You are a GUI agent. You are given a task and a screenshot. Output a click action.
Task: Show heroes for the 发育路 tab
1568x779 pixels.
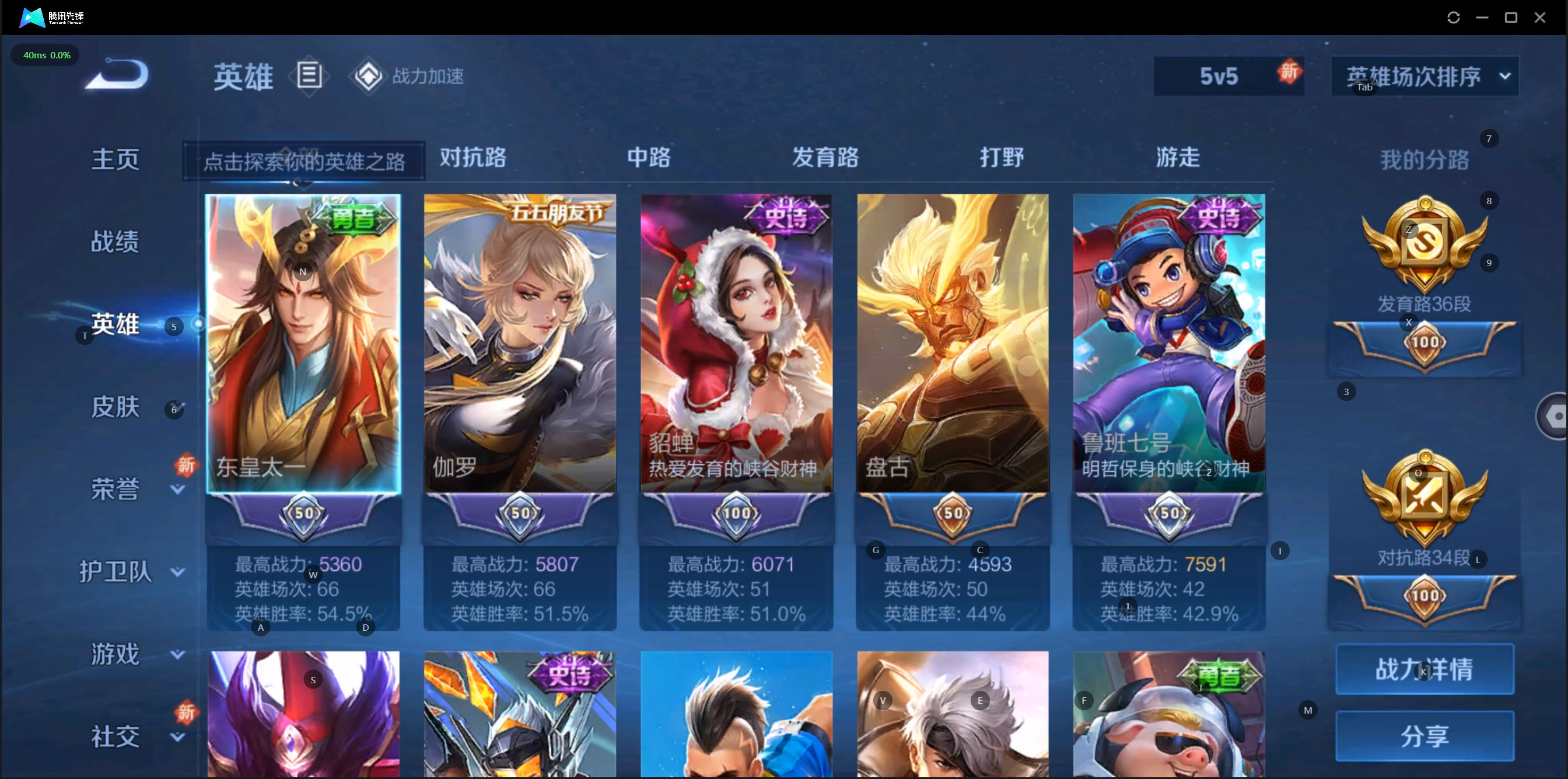pyautogui.click(x=825, y=157)
